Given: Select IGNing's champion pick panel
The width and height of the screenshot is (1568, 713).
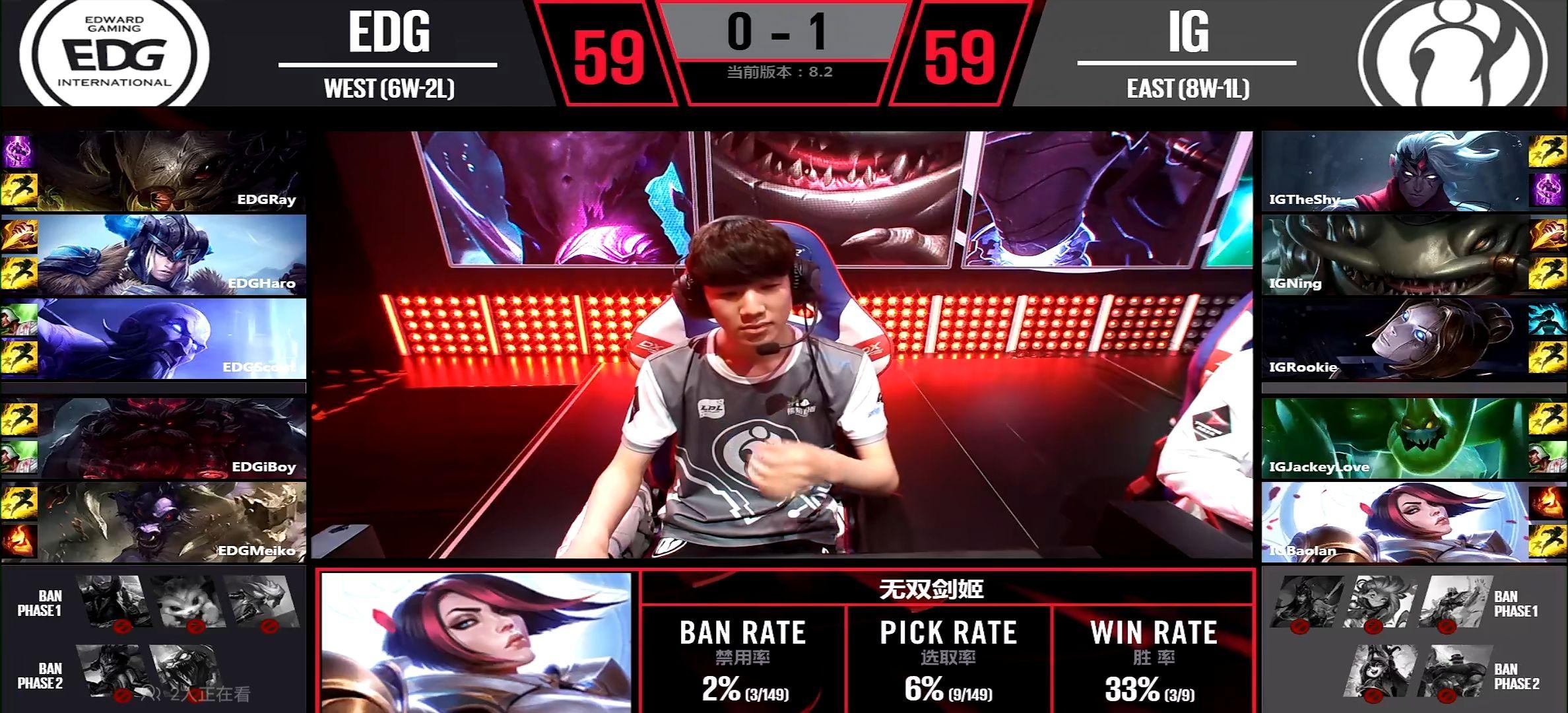Looking at the screenshot, I should coord(1394,255).
